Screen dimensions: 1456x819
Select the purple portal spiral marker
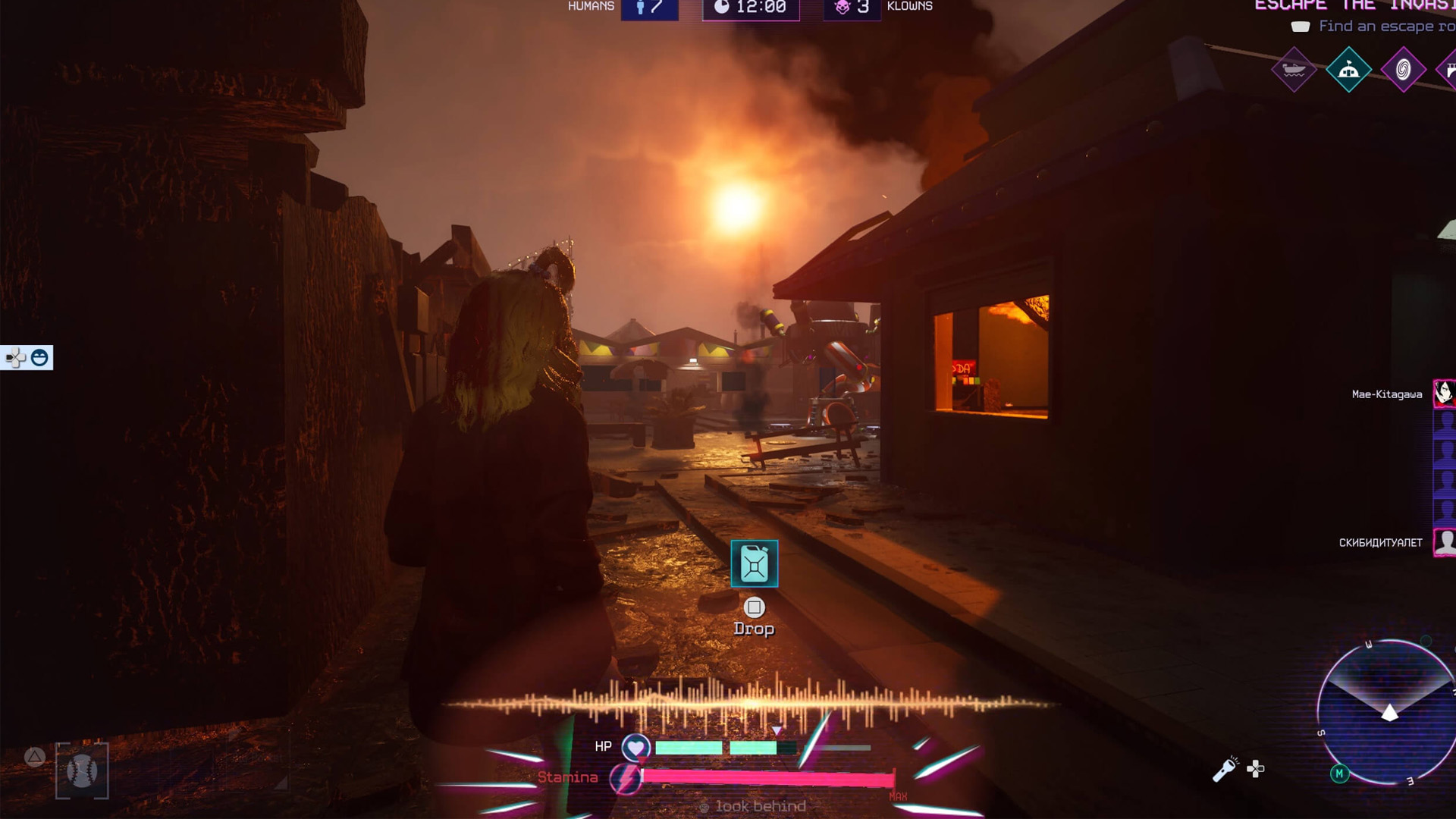coord(1403,70)
